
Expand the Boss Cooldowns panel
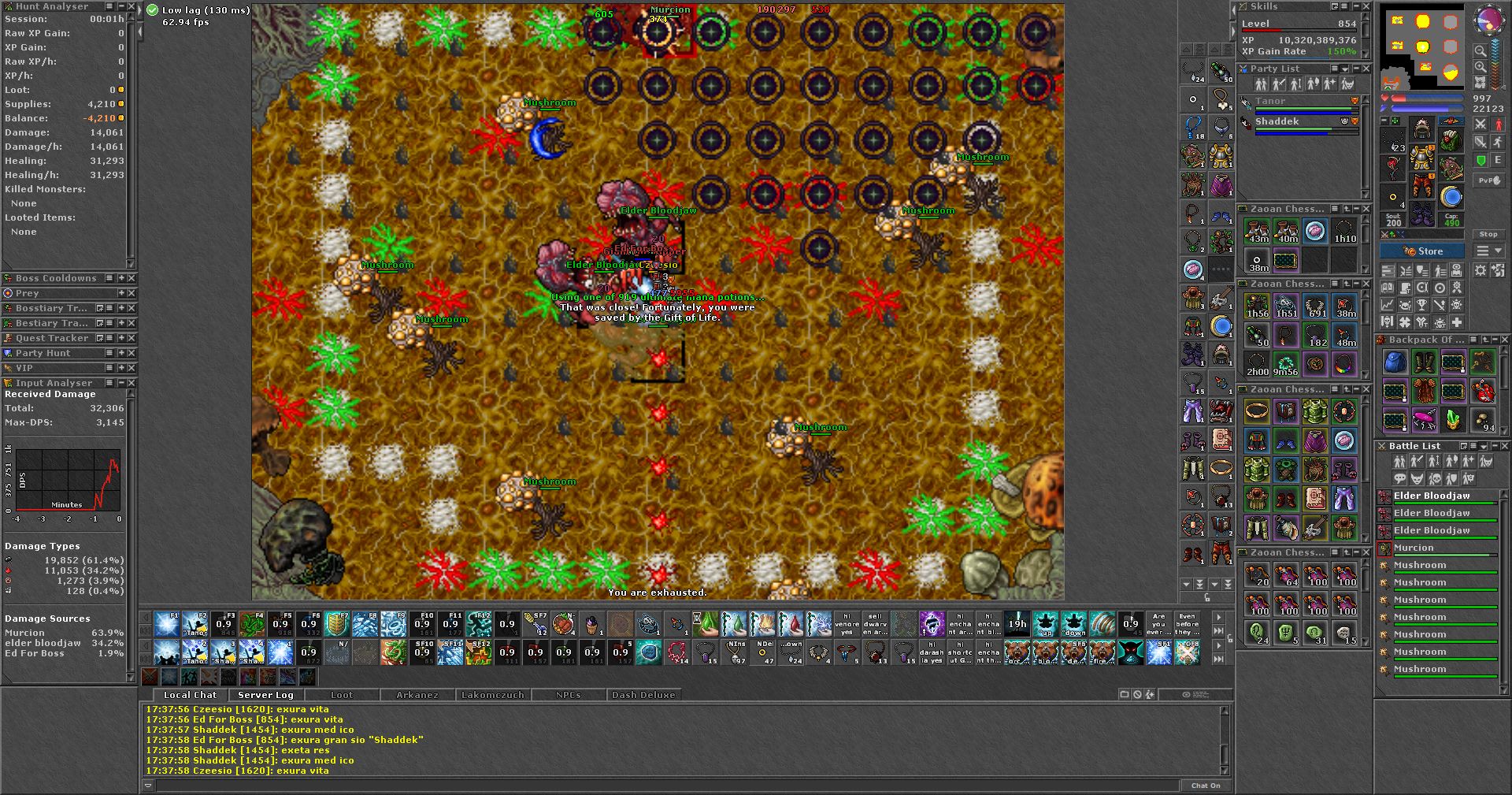[x=121, y=278]
